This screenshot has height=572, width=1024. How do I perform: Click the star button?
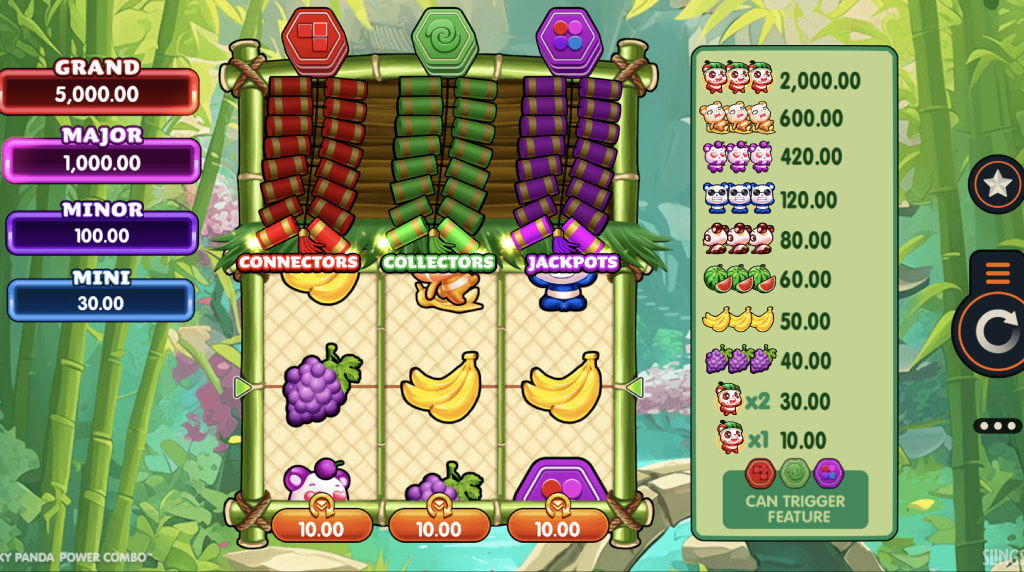[x=997, y=184]
